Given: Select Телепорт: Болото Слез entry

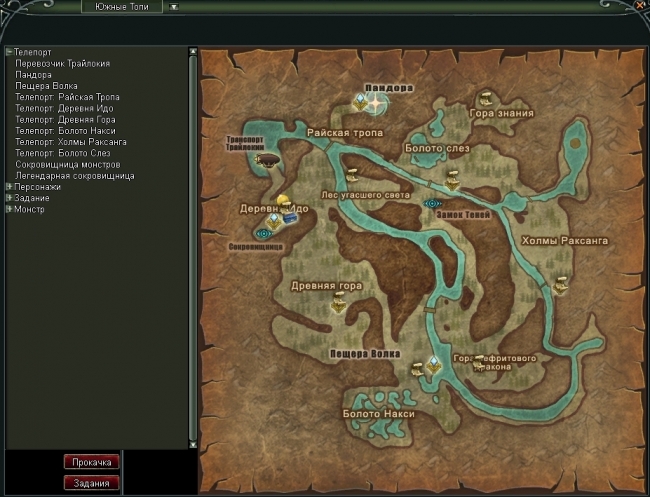Looking at the screenshot, I should 63,153.
